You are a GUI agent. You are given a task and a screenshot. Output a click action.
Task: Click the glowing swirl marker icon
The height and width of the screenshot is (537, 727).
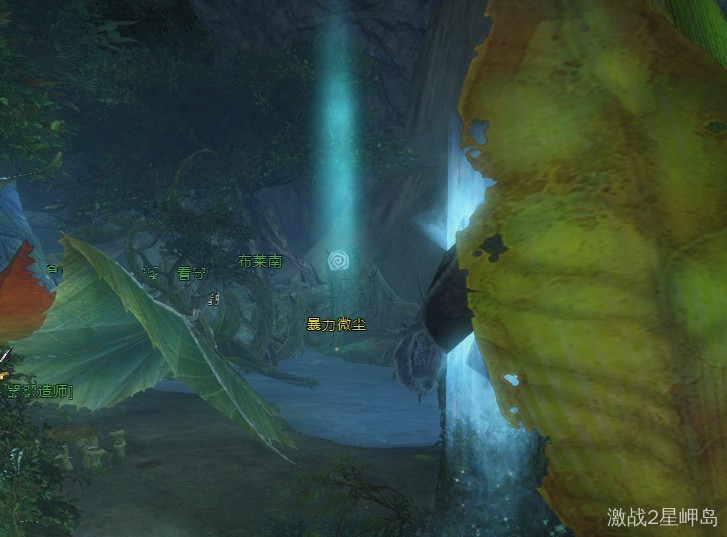pos(340,262)
